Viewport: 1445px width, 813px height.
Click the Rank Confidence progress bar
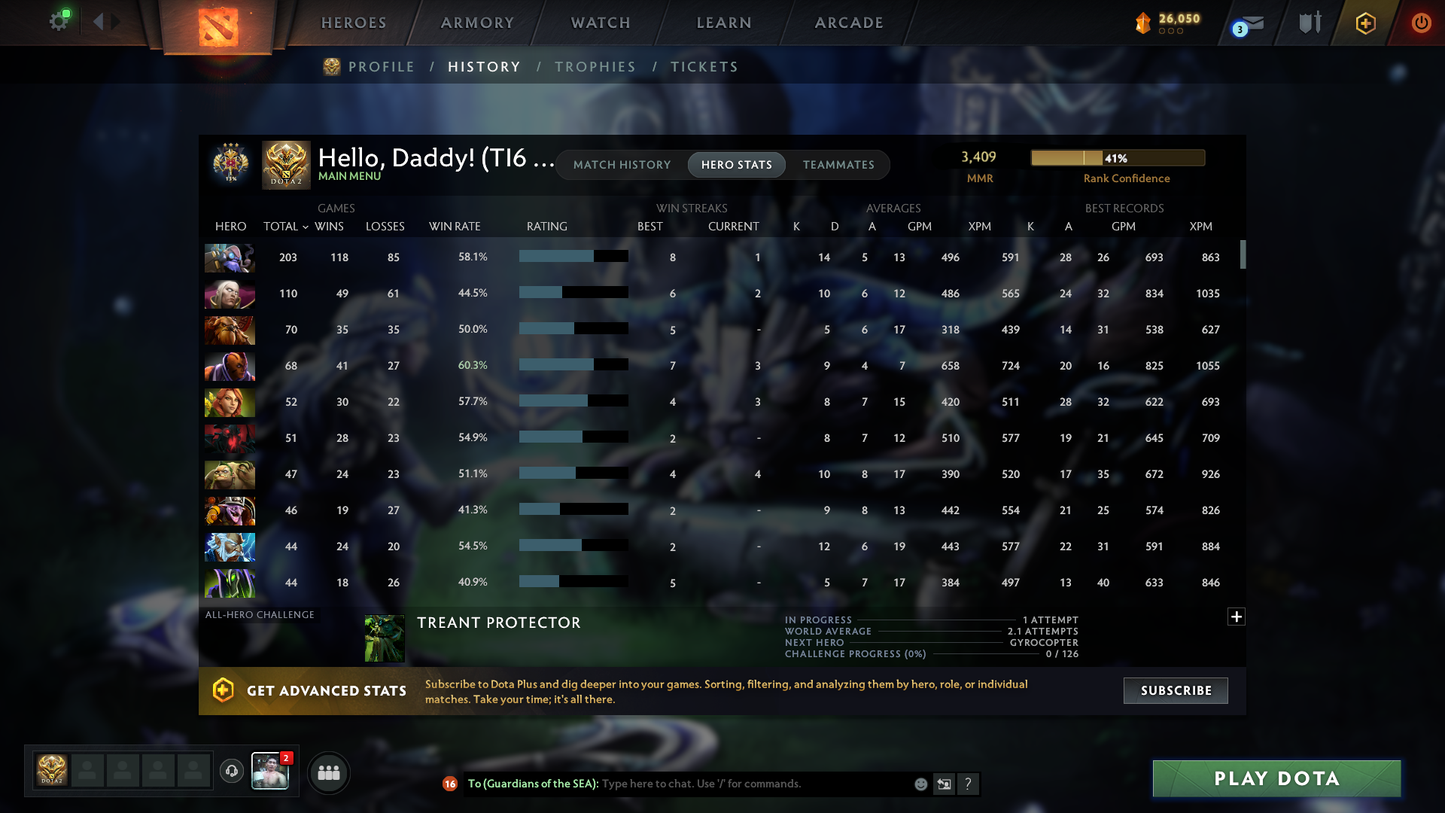pos(1117,157)
